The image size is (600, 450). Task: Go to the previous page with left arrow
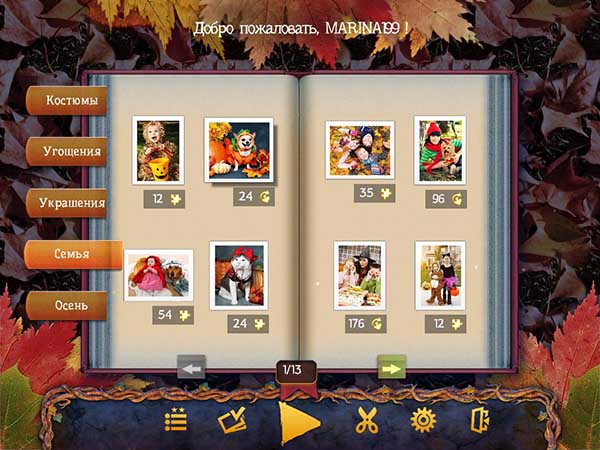point(191,368)
